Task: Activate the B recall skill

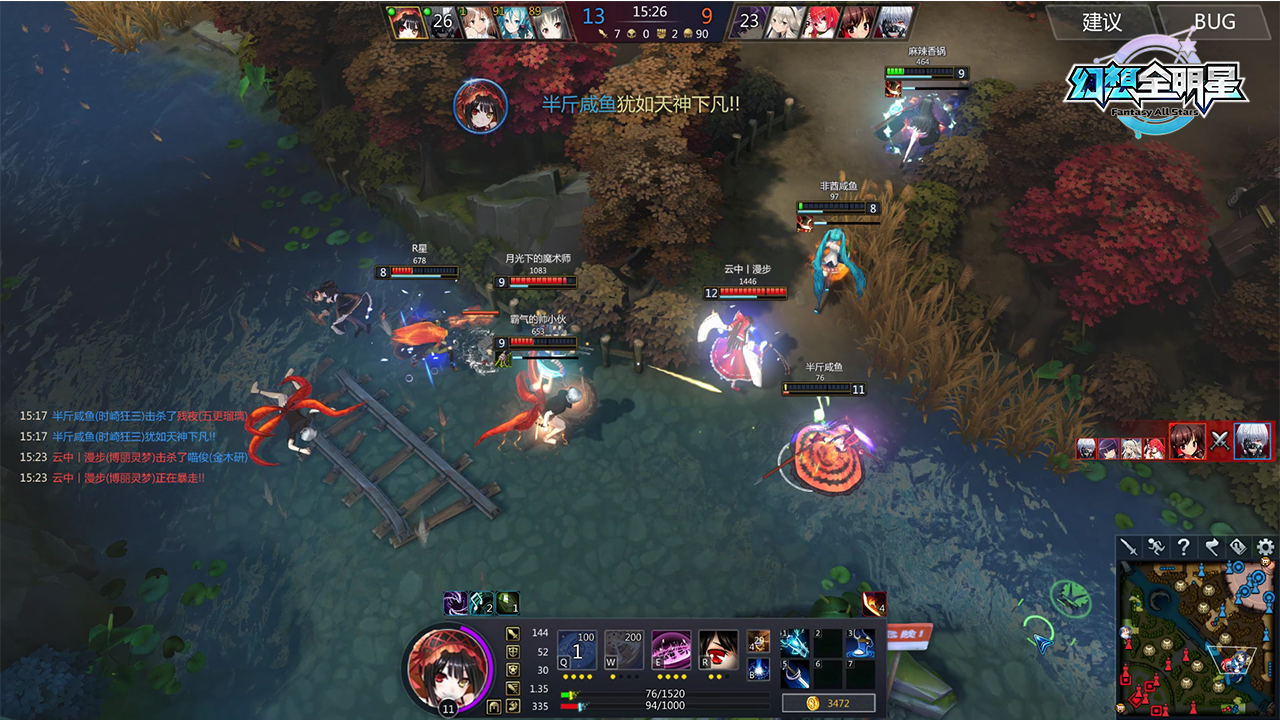Action: click(x=759, y=669)
